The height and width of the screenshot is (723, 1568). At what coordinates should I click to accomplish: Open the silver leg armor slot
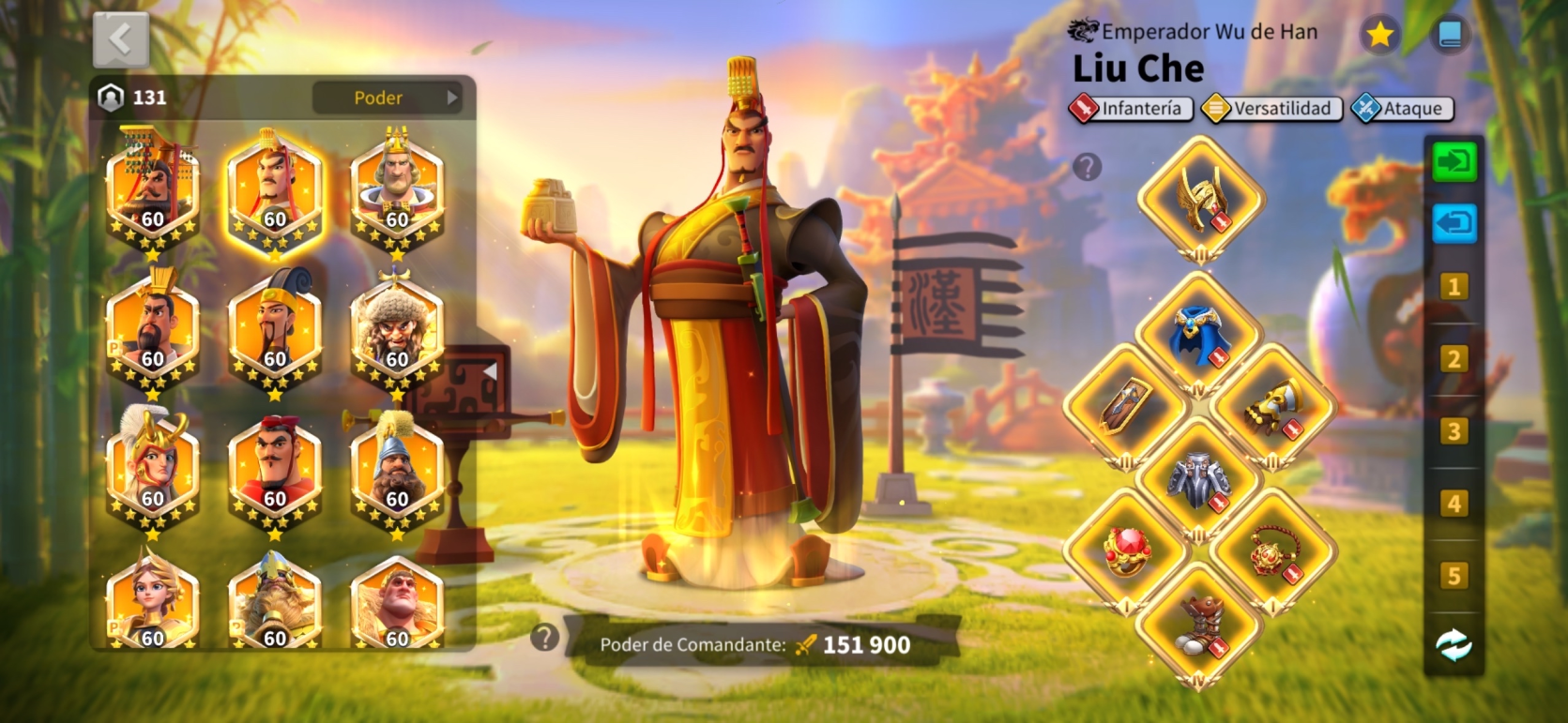pyautogui.click(x=1198, y=480)
